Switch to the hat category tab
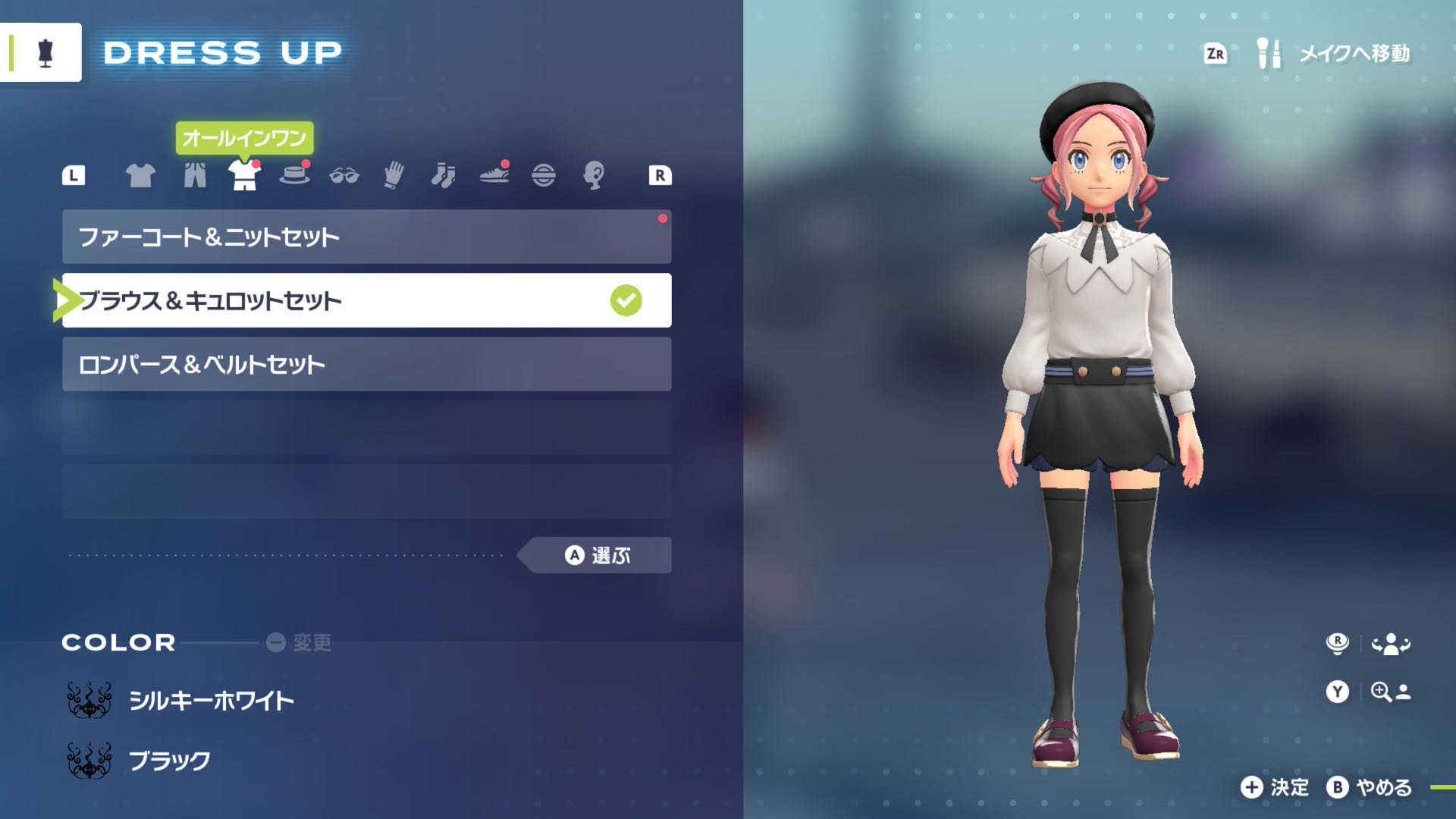 (x=294, y=175)
